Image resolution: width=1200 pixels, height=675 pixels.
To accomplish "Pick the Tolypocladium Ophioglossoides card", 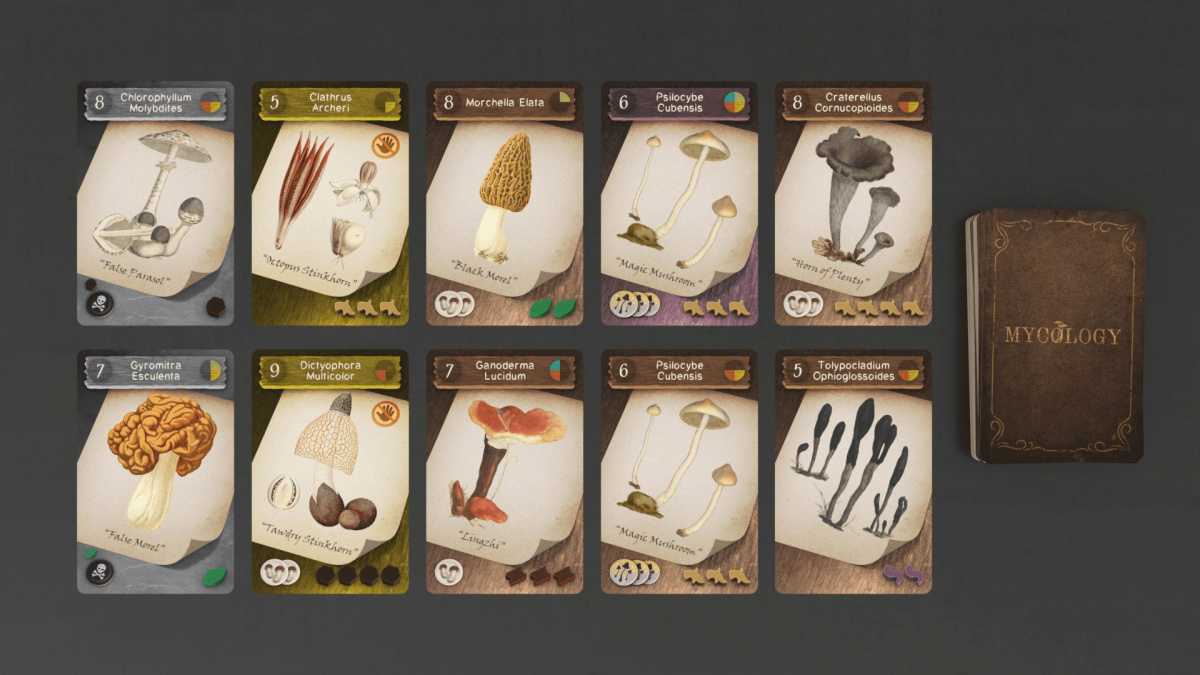I will point(853,471).
